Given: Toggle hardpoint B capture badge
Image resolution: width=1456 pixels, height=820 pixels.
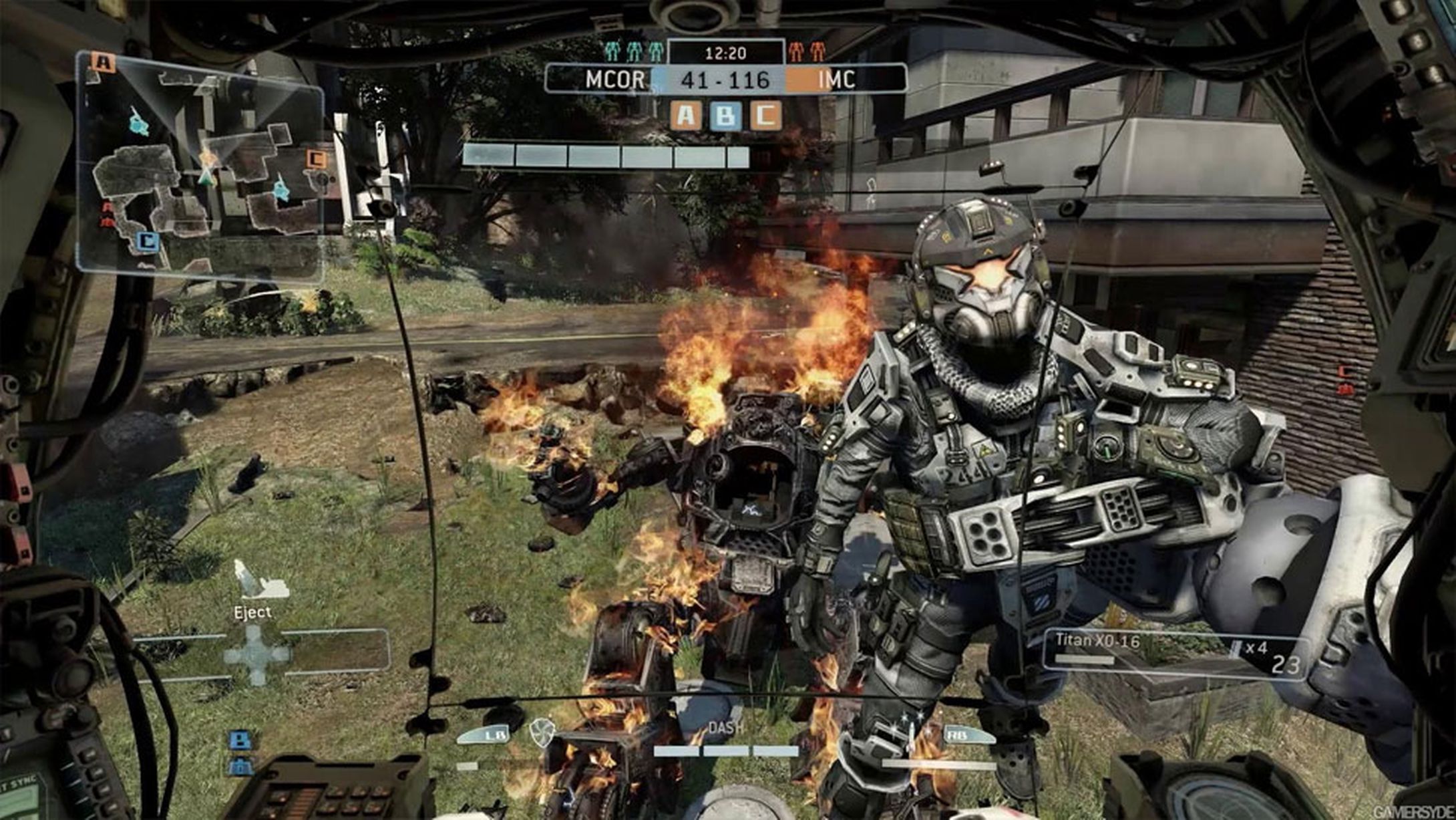Looking at the screenshot, I should pyautogui.click(x=725, y=115).
